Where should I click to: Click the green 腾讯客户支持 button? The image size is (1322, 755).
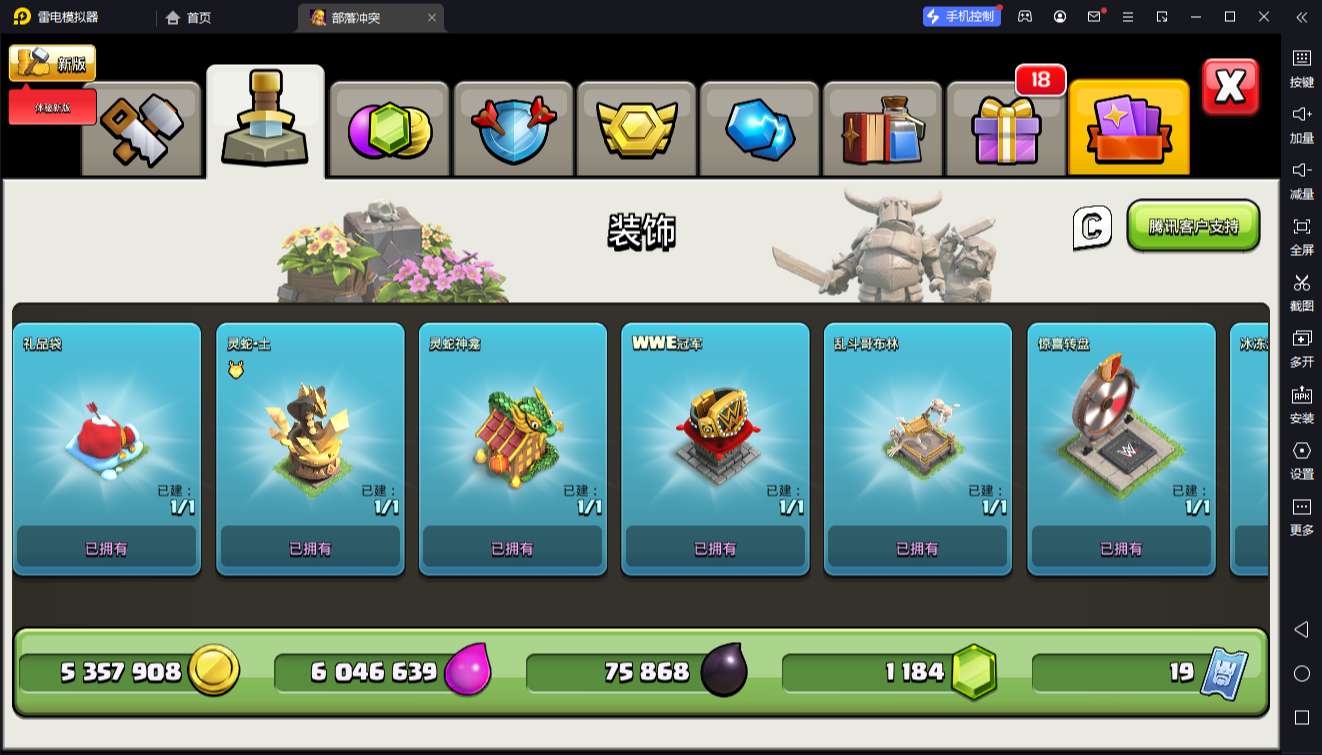[1193, 226]
